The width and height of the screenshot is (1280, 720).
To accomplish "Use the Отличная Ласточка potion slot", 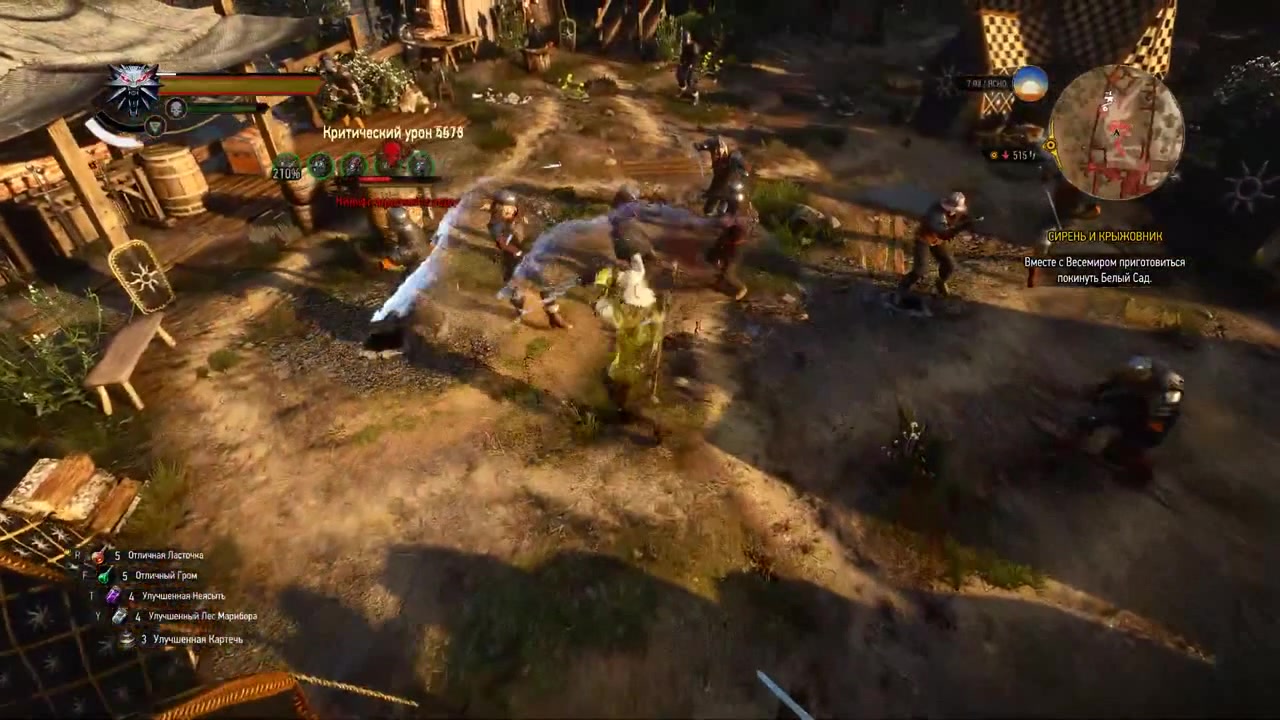I will pyautogui.click(x=165, y=555).
